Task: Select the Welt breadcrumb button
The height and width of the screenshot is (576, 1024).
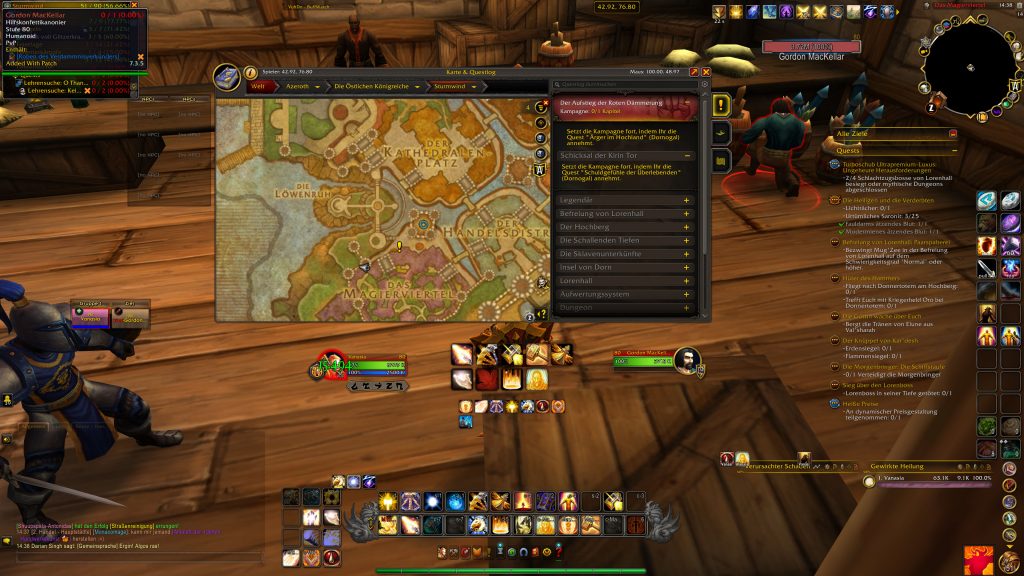Action: (259, 87)
